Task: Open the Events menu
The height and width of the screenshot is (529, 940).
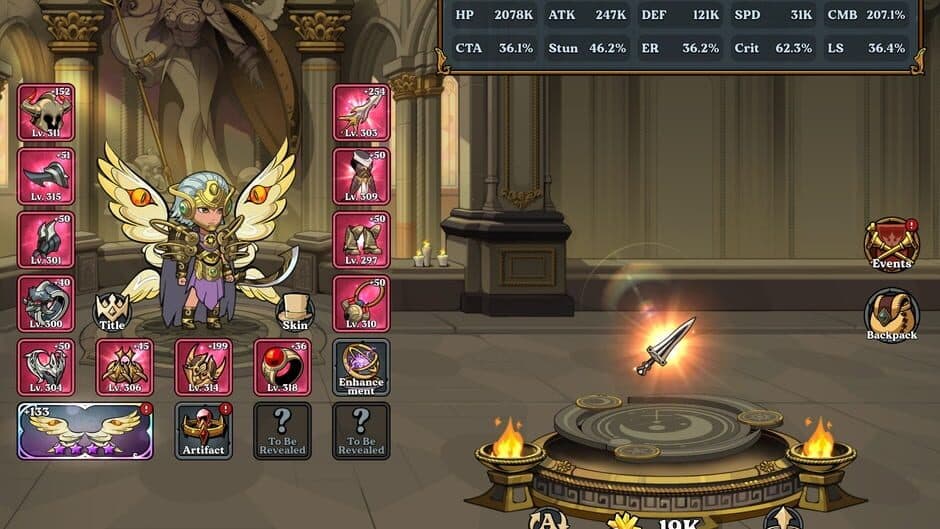Action: pyautogui.click(x=891, y=245)
